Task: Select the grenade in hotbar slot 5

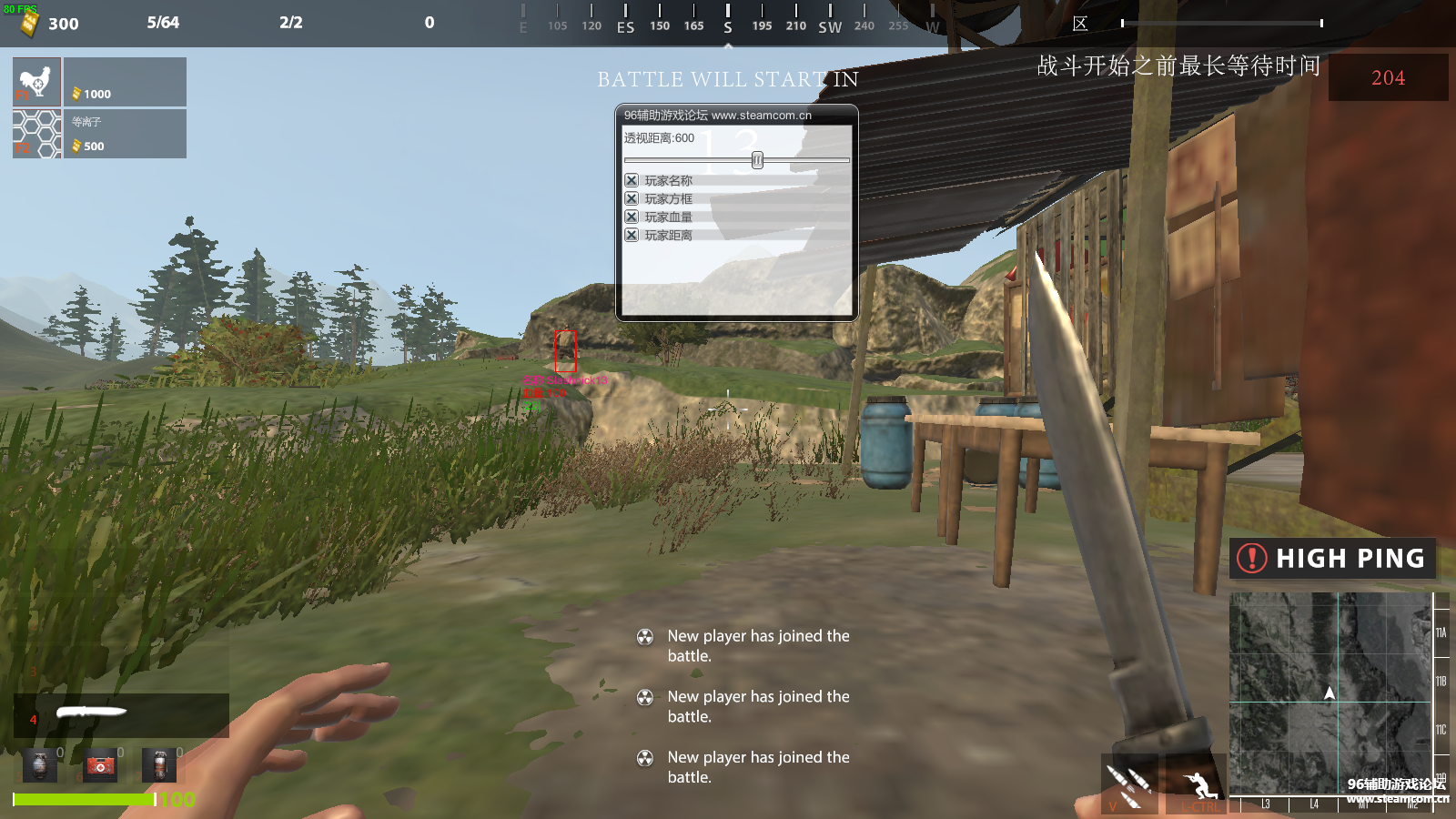Action: (38, 765)
